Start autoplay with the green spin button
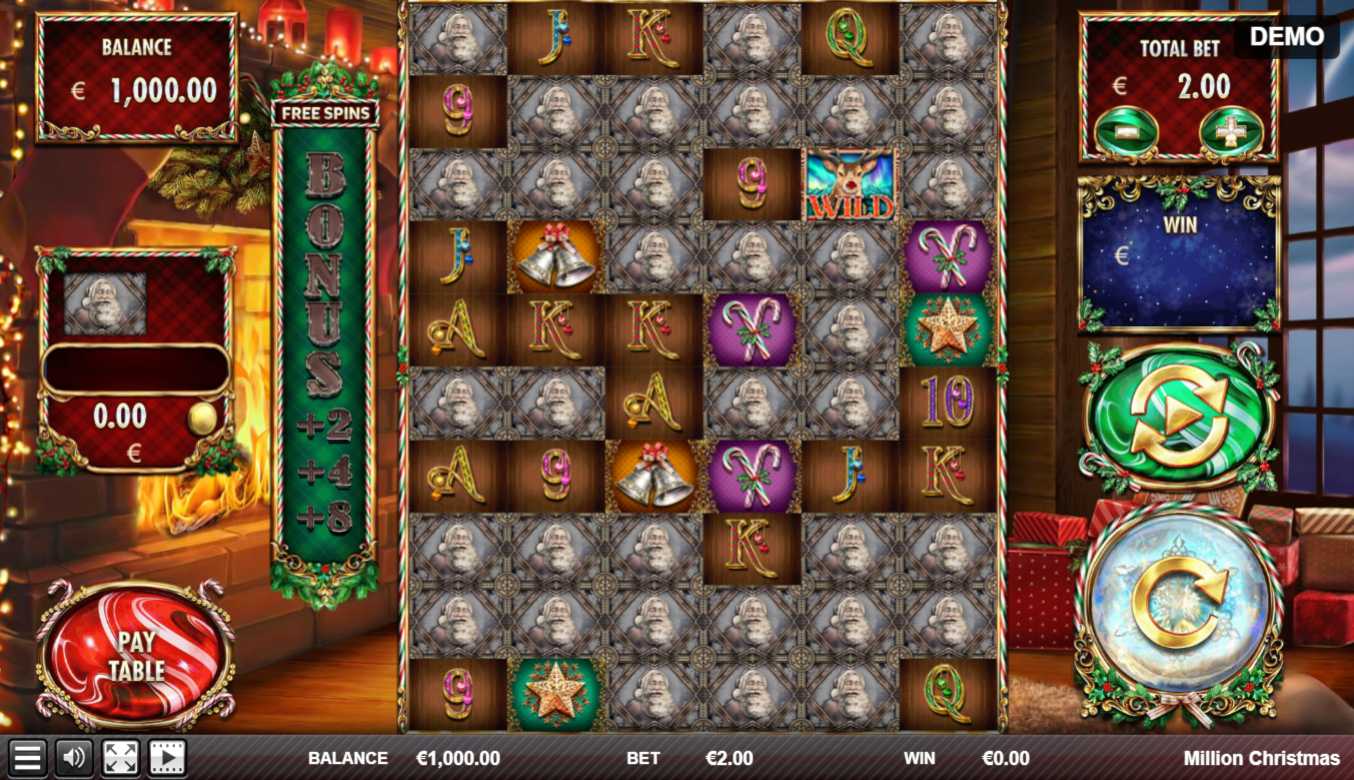 [x=1179, y=417]
